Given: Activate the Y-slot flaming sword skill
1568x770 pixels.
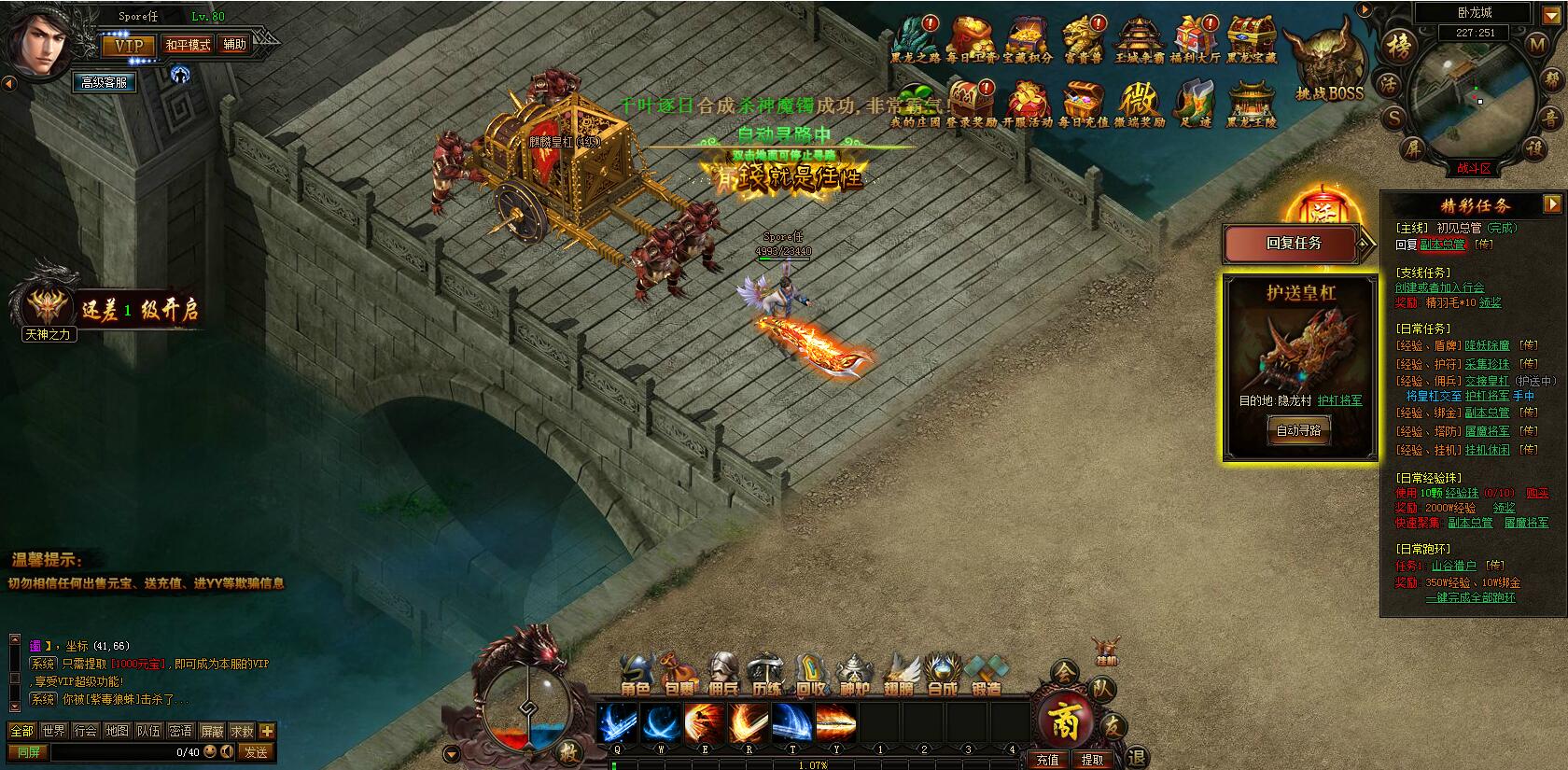Looking at the screenshot, I should [835, 721].
